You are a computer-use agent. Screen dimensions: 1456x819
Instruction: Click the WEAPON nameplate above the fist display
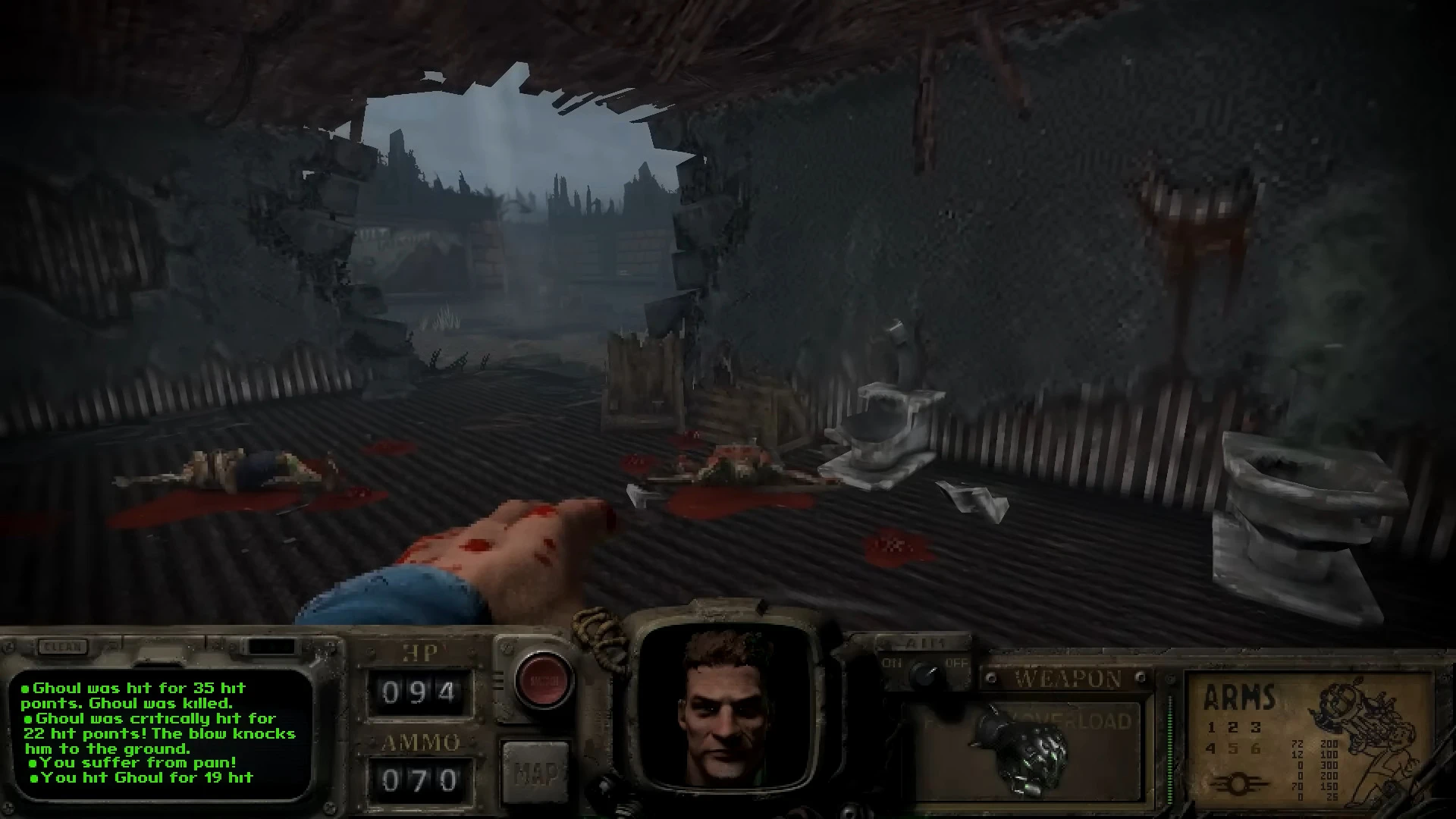[x=1068, y=676]
